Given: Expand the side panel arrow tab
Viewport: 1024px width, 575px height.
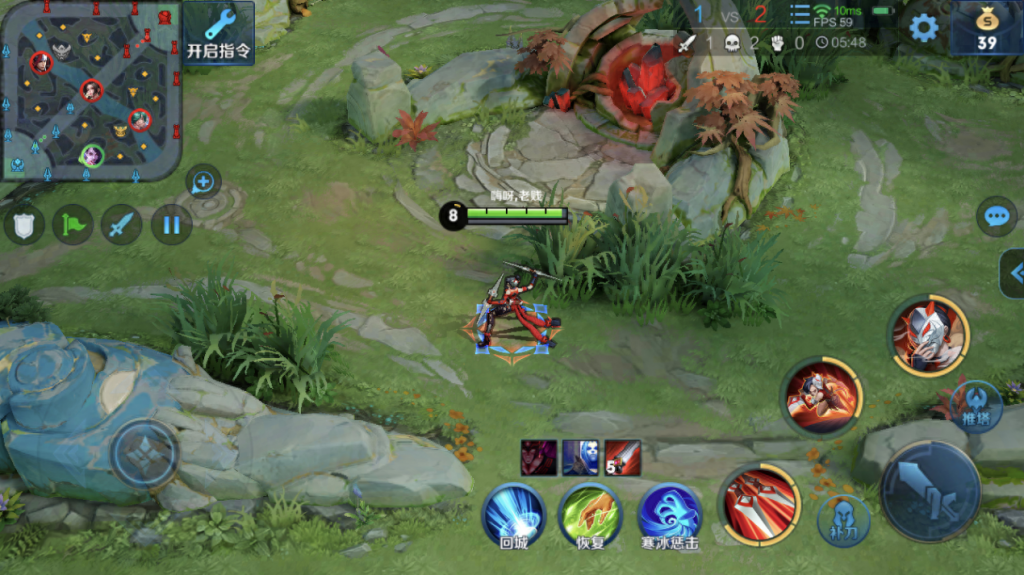Looking at the screenshot, I should point(1013,273).
